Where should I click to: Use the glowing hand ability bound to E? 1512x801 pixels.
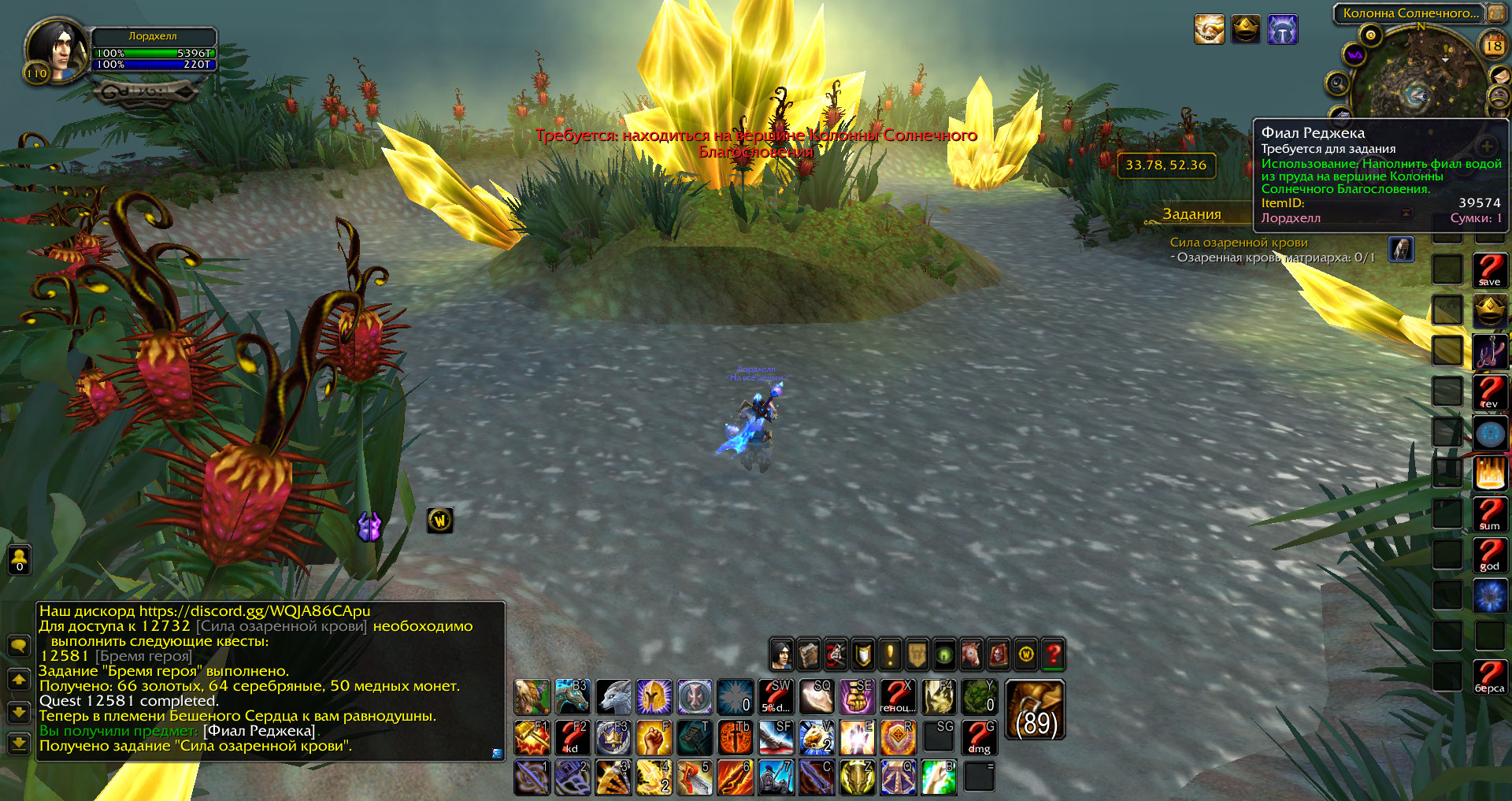point(856,737)
